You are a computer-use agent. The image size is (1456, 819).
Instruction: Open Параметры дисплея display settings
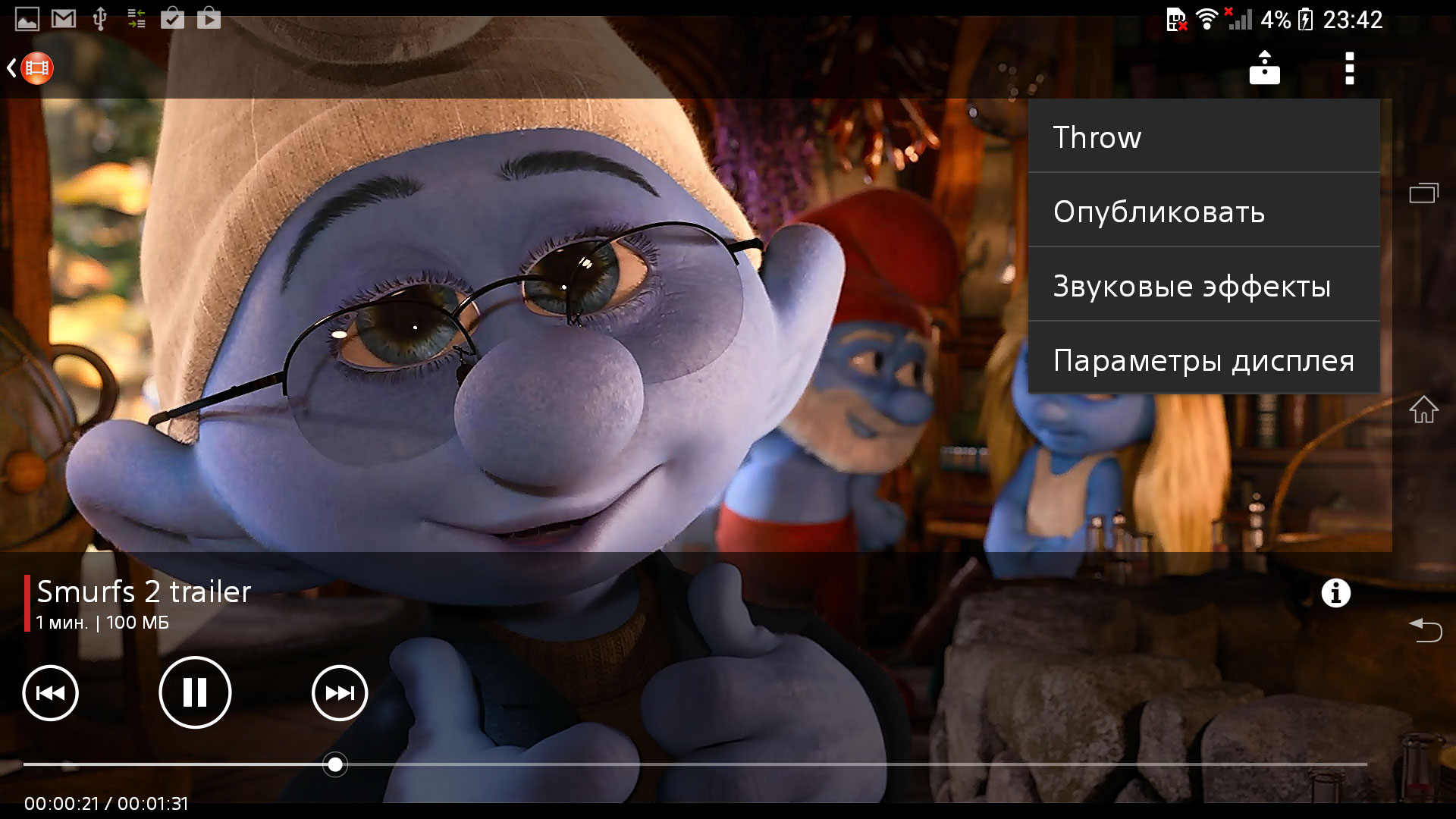1203,360
